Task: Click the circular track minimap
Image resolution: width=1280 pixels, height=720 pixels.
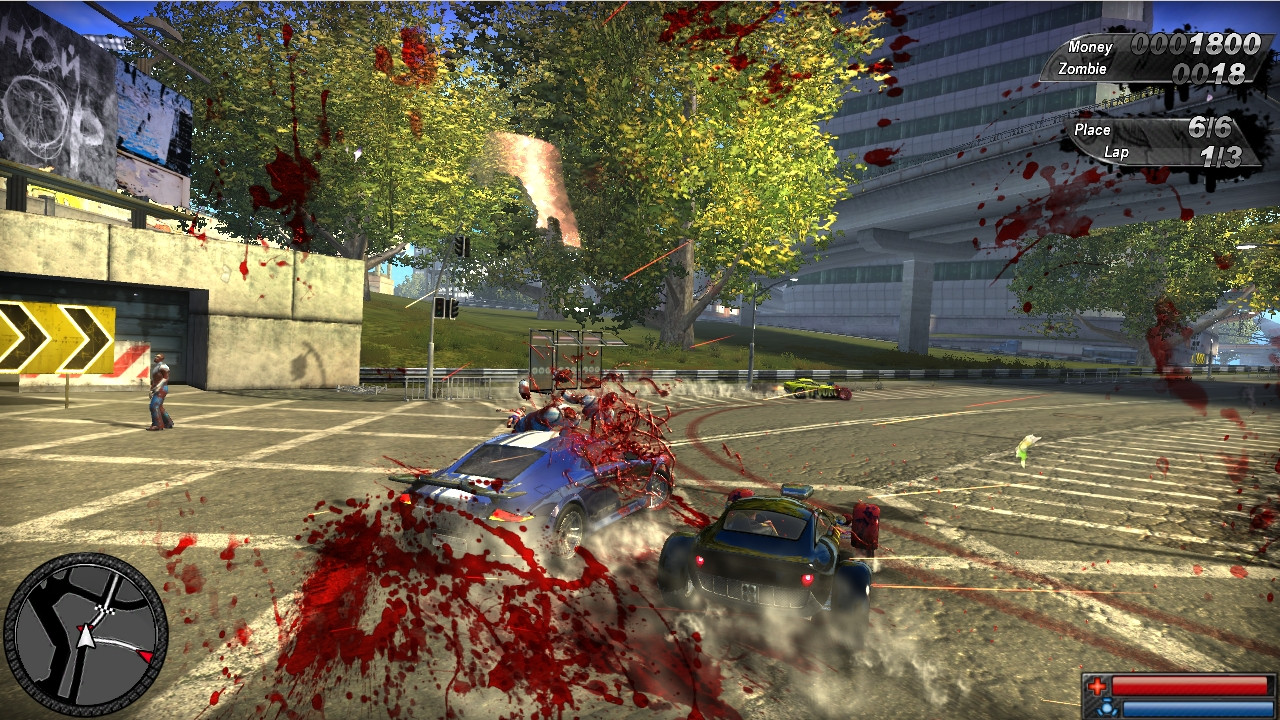Action: pyautogui.click(x=86, y=633)
